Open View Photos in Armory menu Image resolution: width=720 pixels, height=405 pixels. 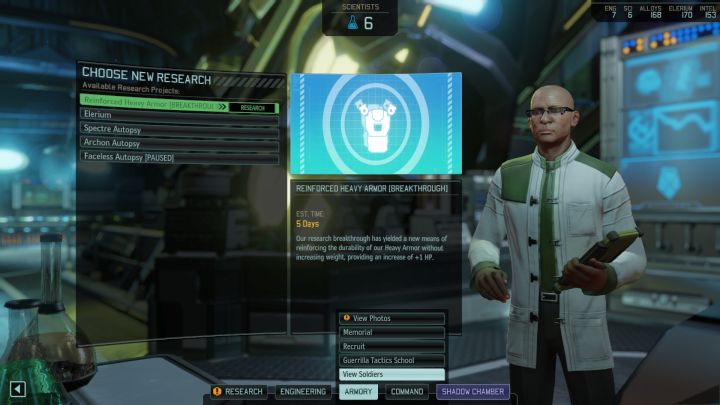[391, 318]
